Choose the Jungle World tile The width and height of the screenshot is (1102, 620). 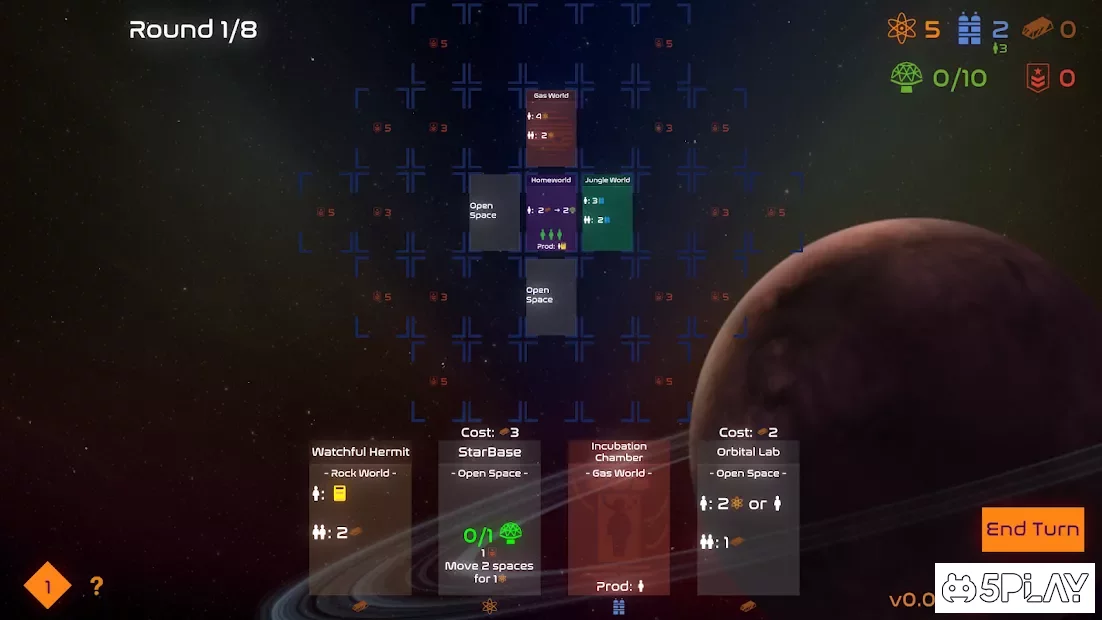click(x=607, y=213)
